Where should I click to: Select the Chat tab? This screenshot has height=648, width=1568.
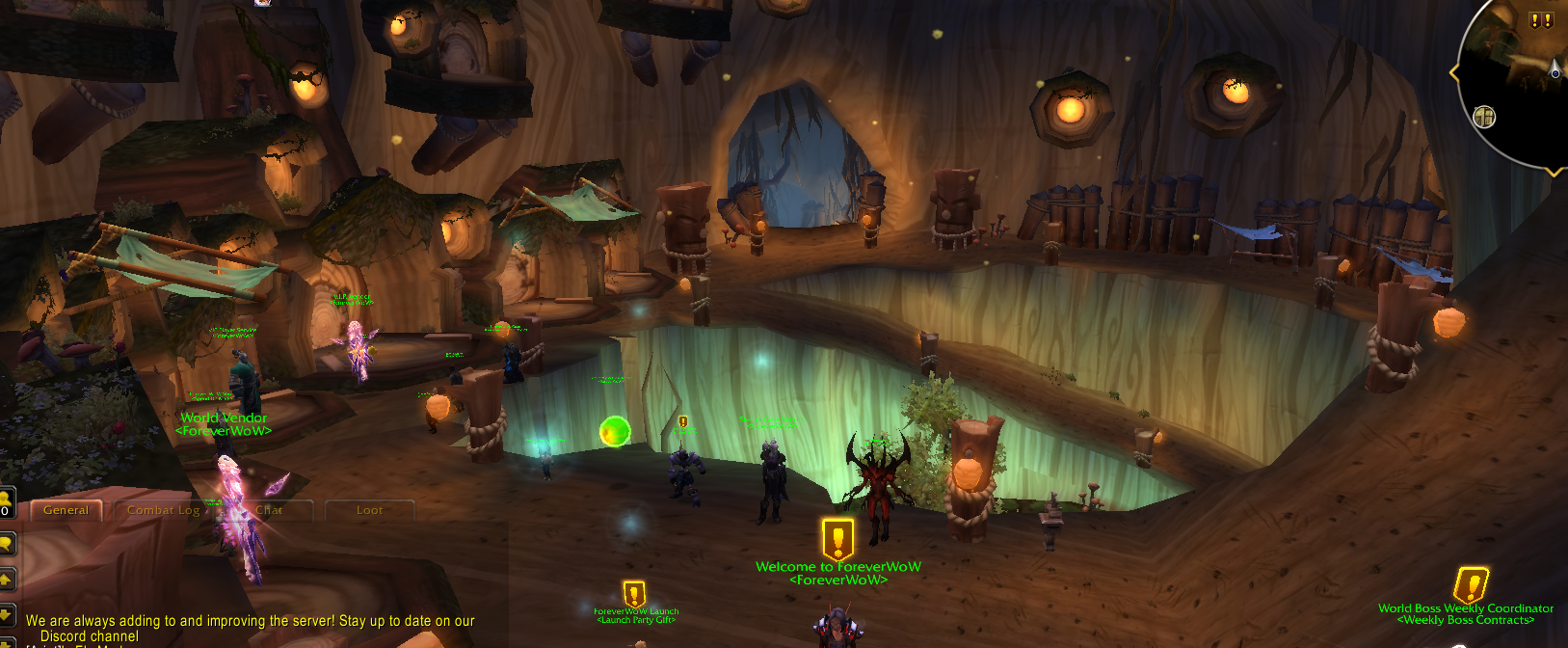click(x=269, y=510)
